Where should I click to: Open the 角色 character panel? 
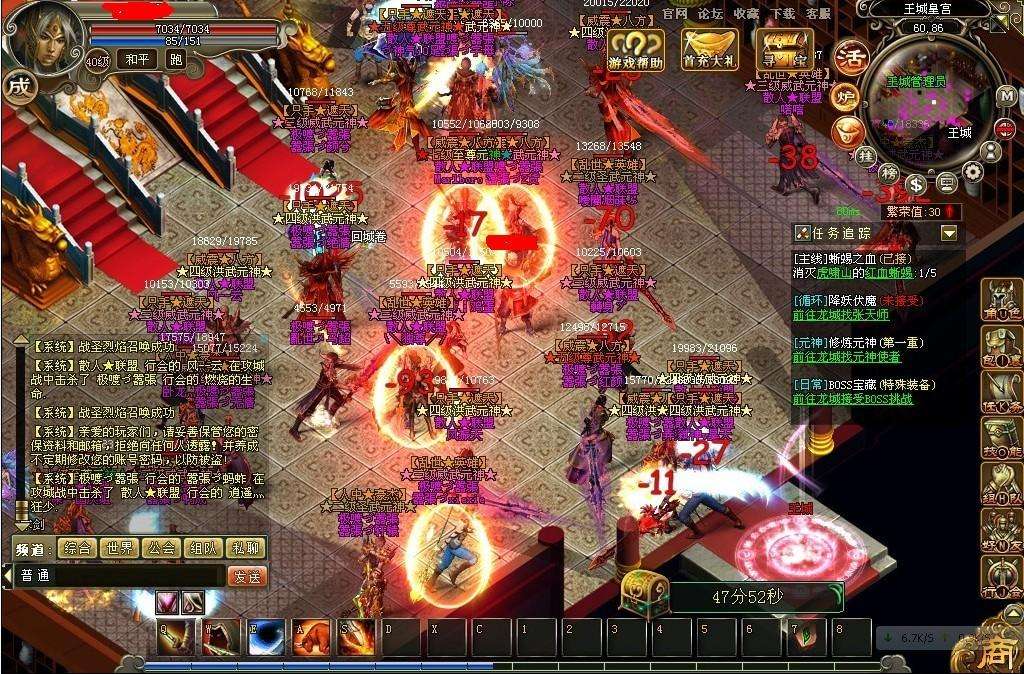tap(1001, 298)
